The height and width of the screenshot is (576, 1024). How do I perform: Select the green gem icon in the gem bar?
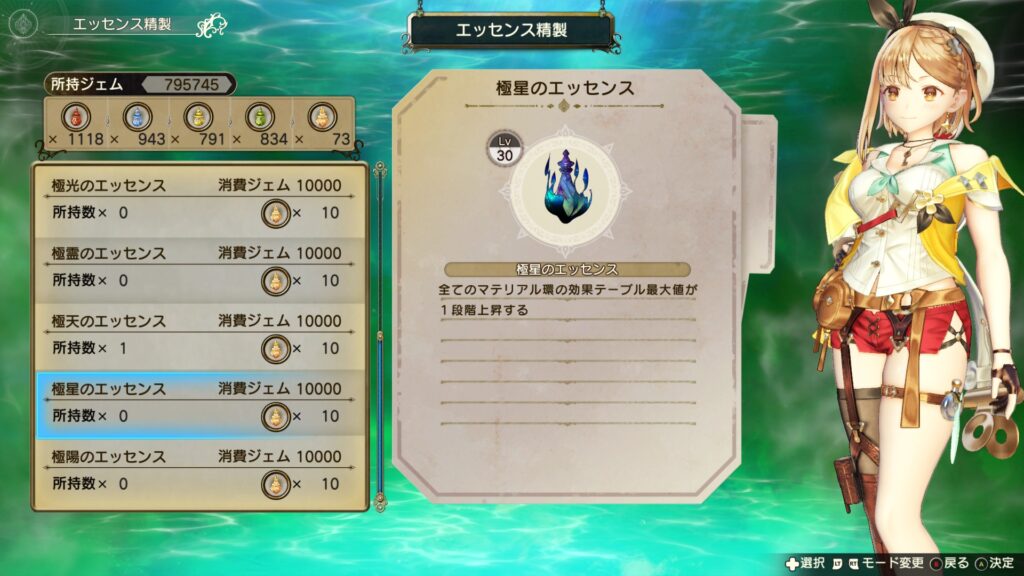coord(259,116)
